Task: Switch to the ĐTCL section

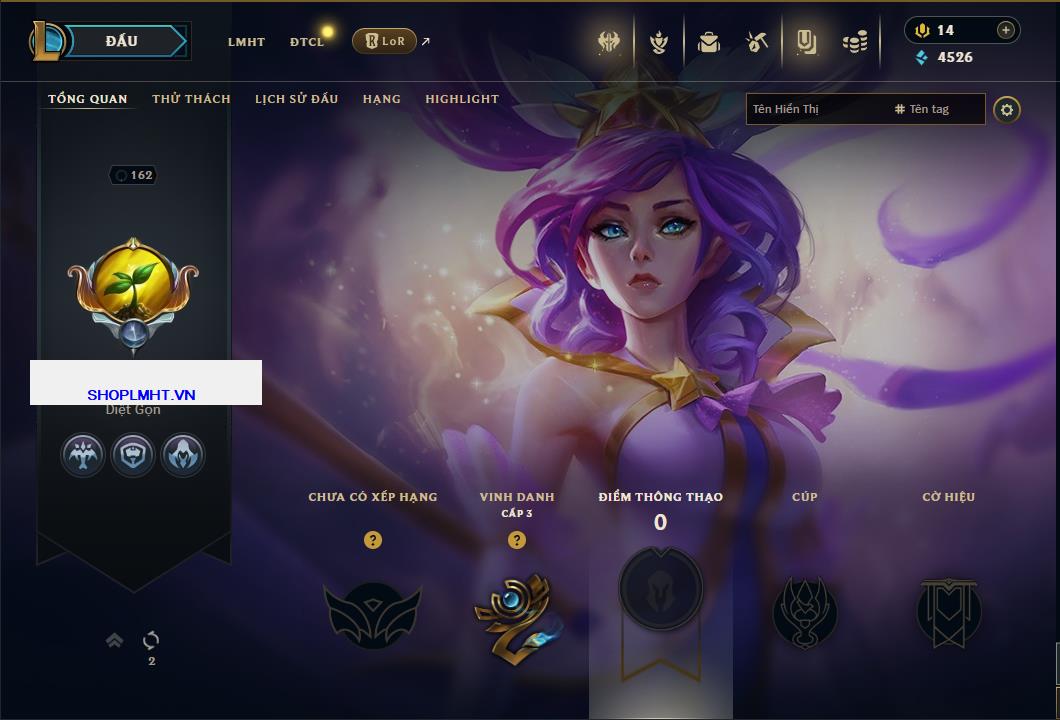Action: click(x=307, y=42)
